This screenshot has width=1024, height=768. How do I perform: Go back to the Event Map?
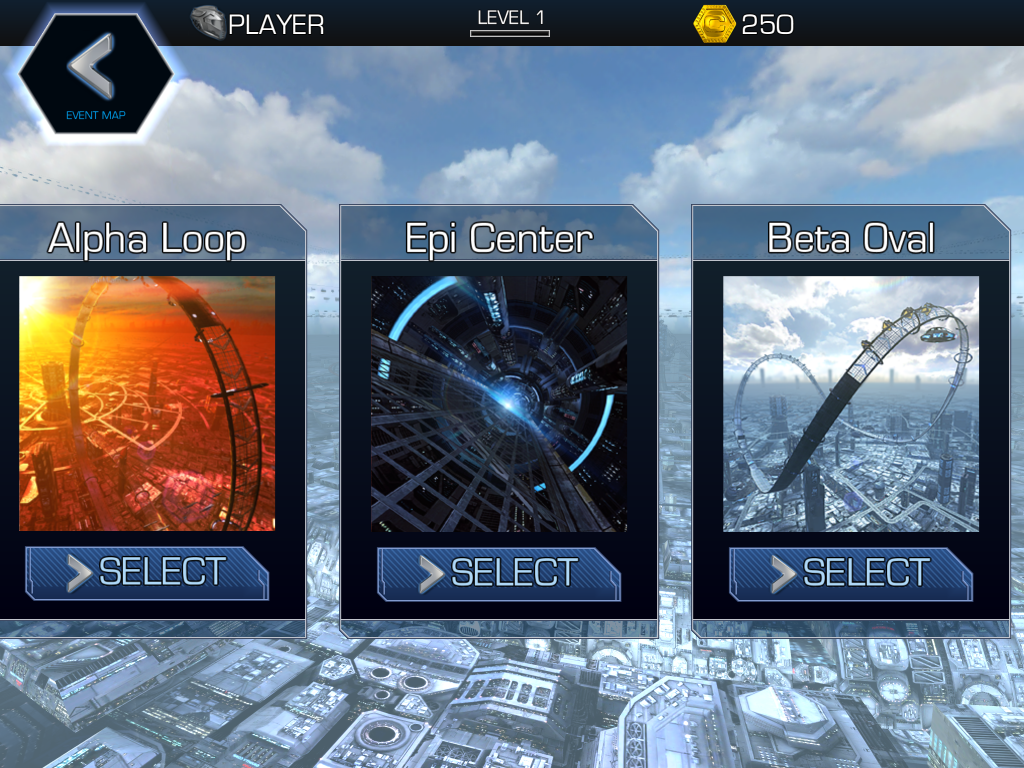coord(95,78)
